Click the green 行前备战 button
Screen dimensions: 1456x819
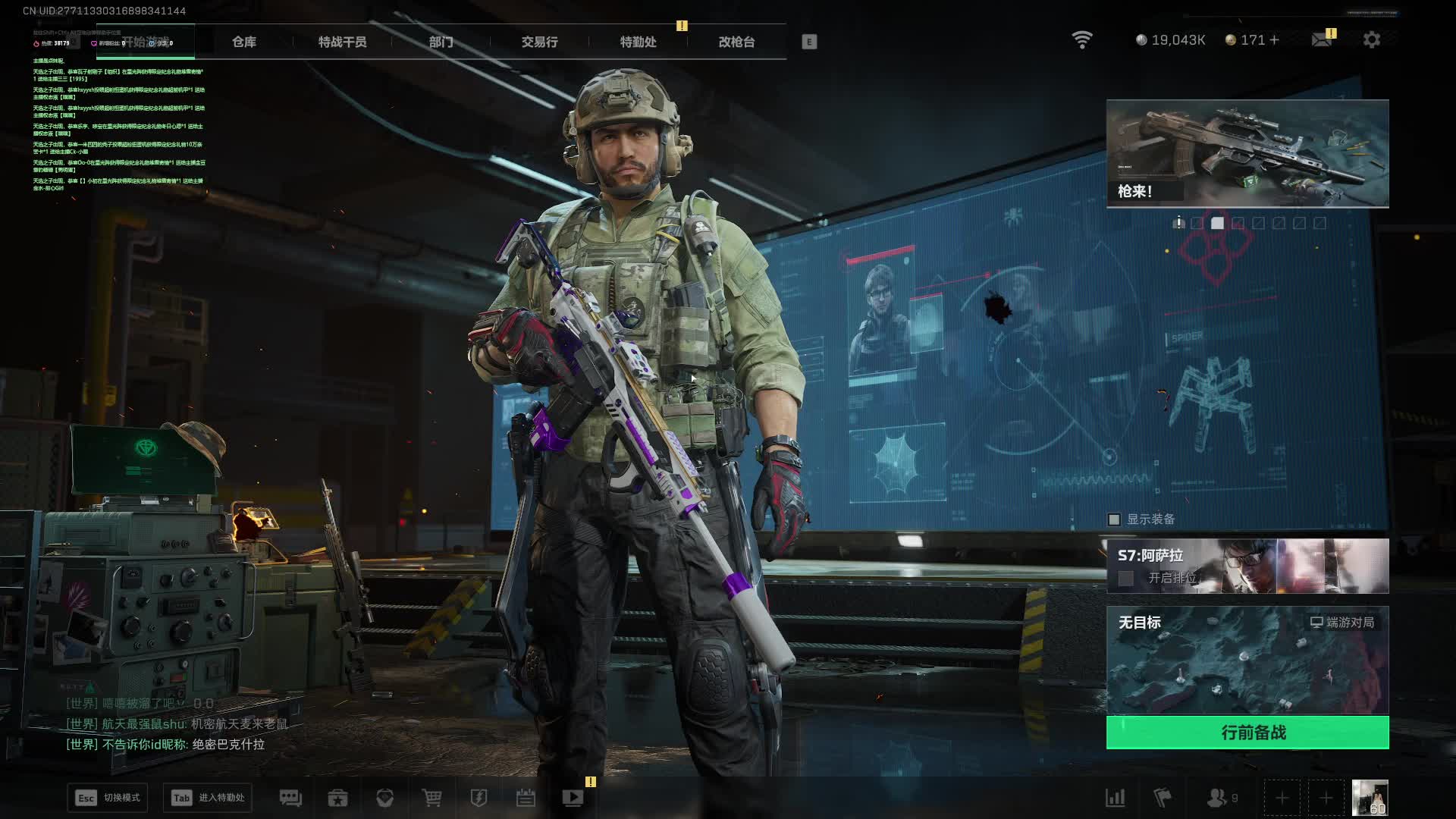pos(1247,733)
